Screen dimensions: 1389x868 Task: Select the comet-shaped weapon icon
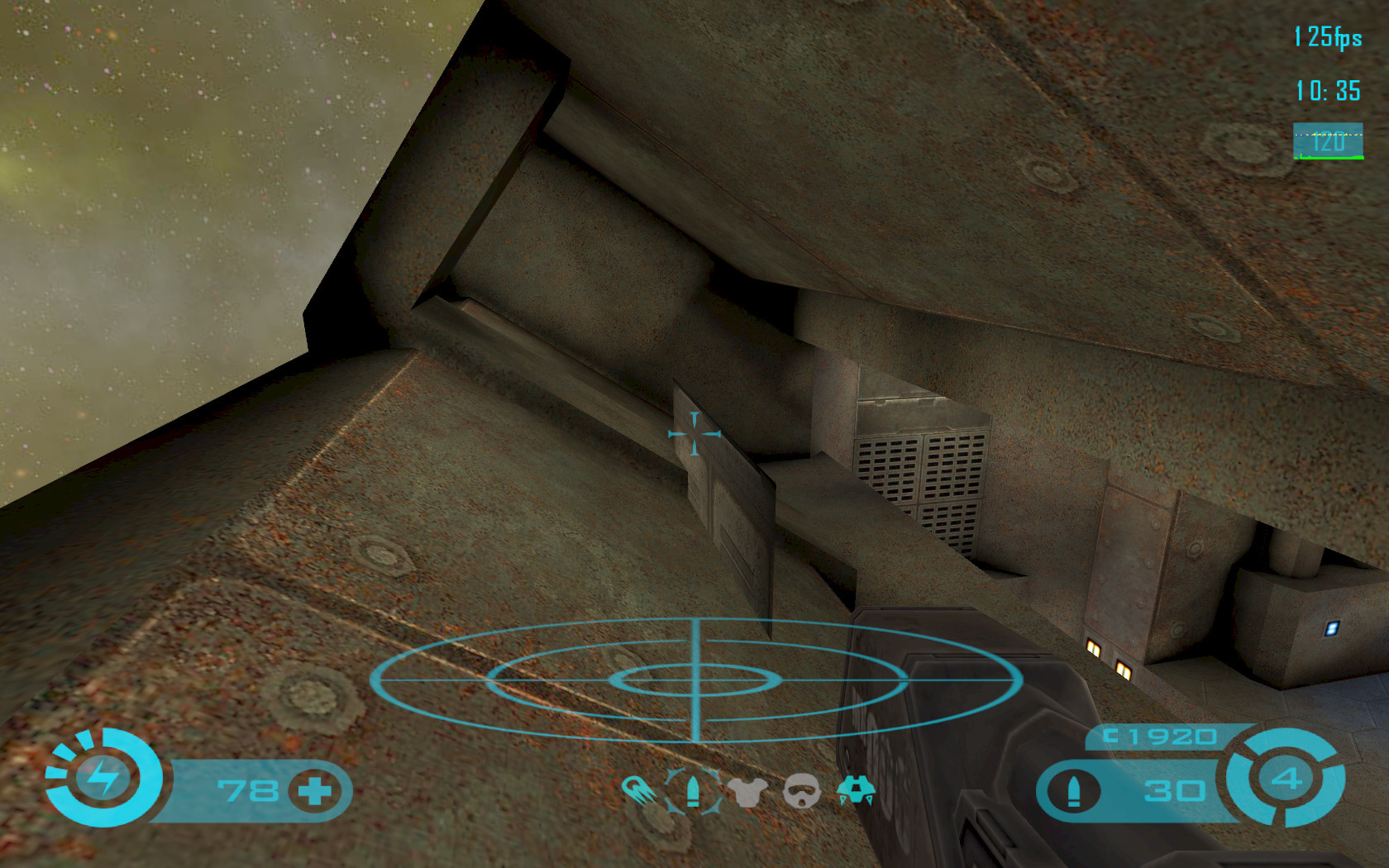[638, 791]
